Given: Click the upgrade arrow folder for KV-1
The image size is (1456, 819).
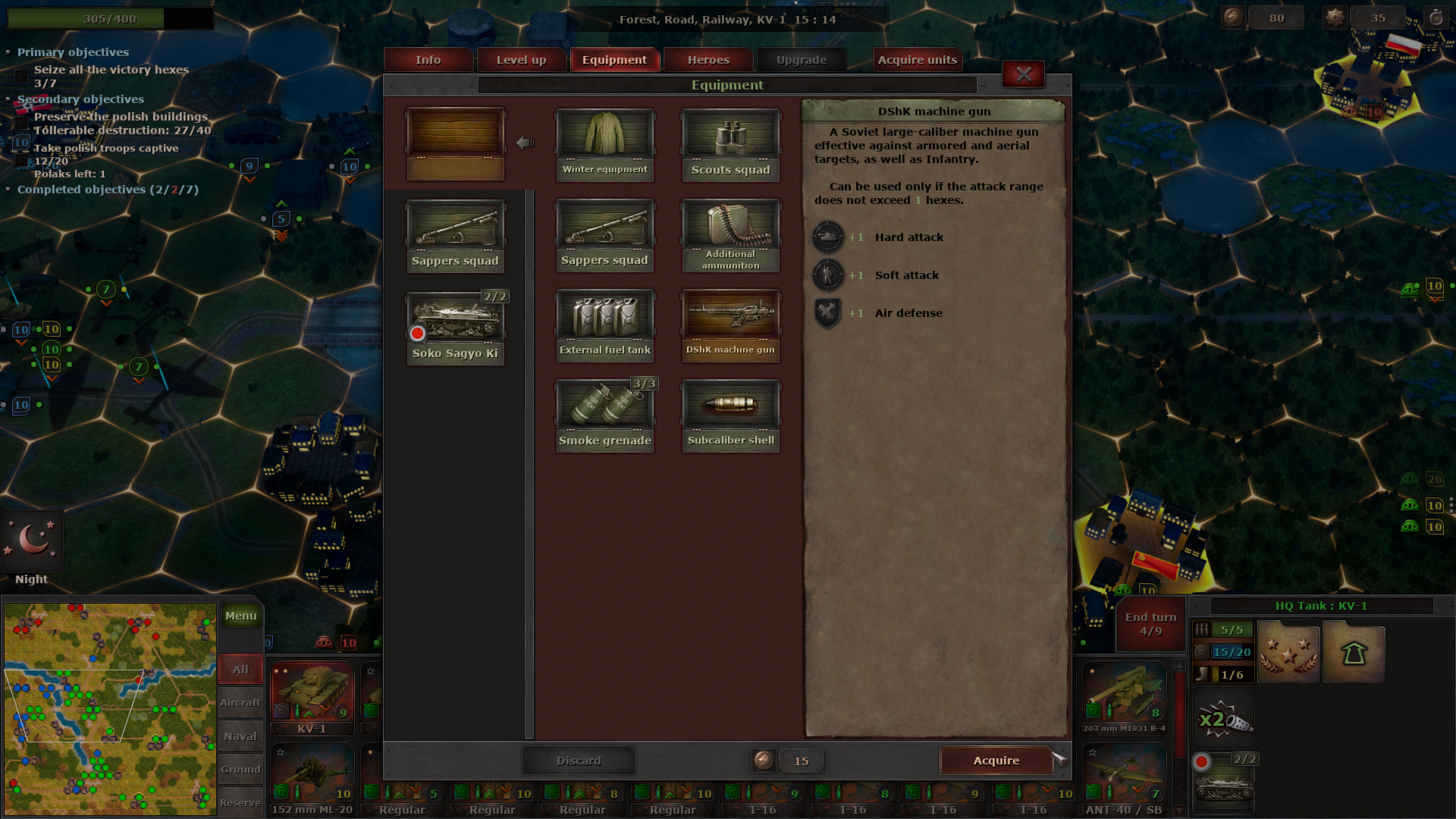Looking at the screenshot, I should pyautogui.click(x=1354, y=651).
